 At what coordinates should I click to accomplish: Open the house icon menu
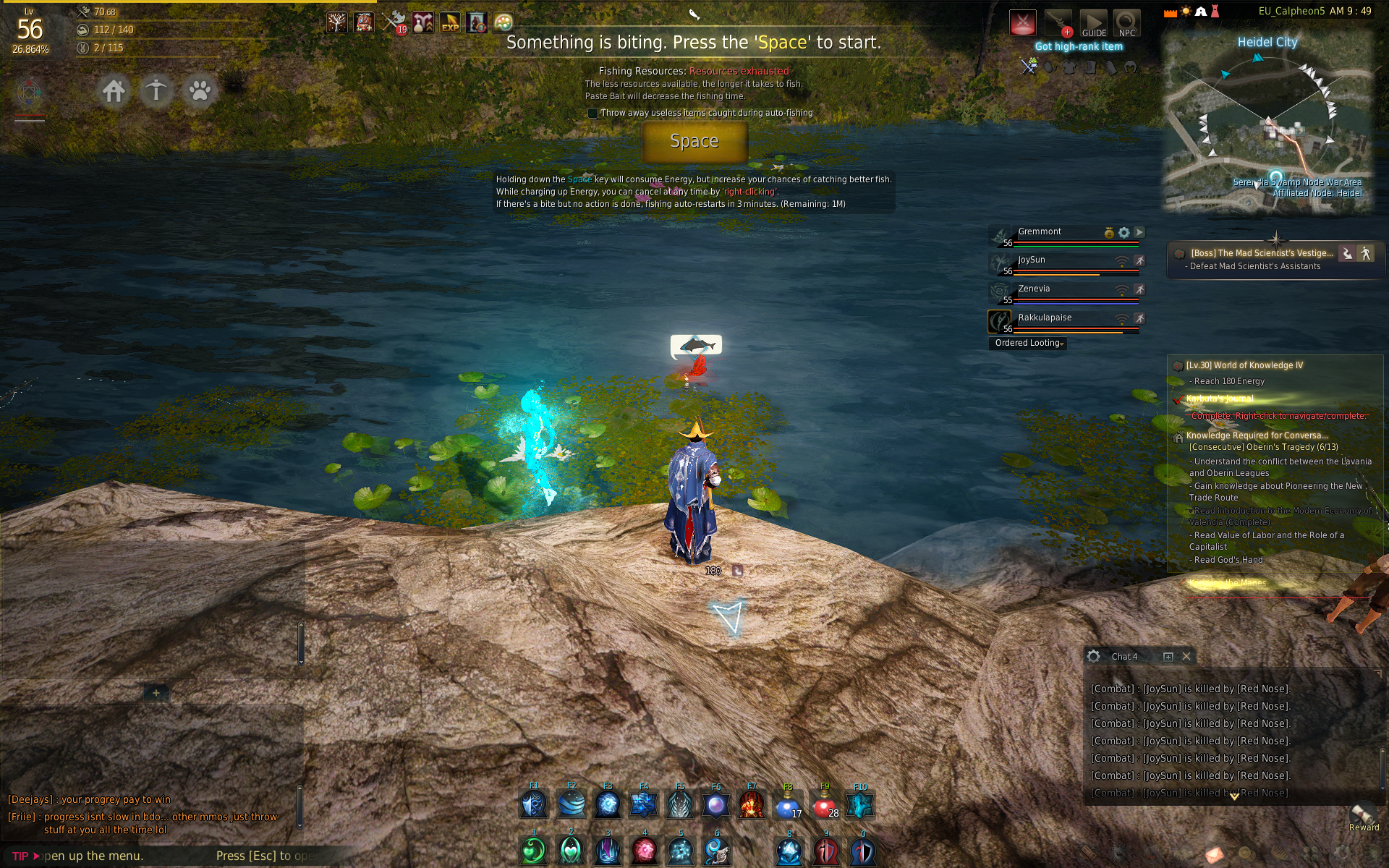(114, 91)
